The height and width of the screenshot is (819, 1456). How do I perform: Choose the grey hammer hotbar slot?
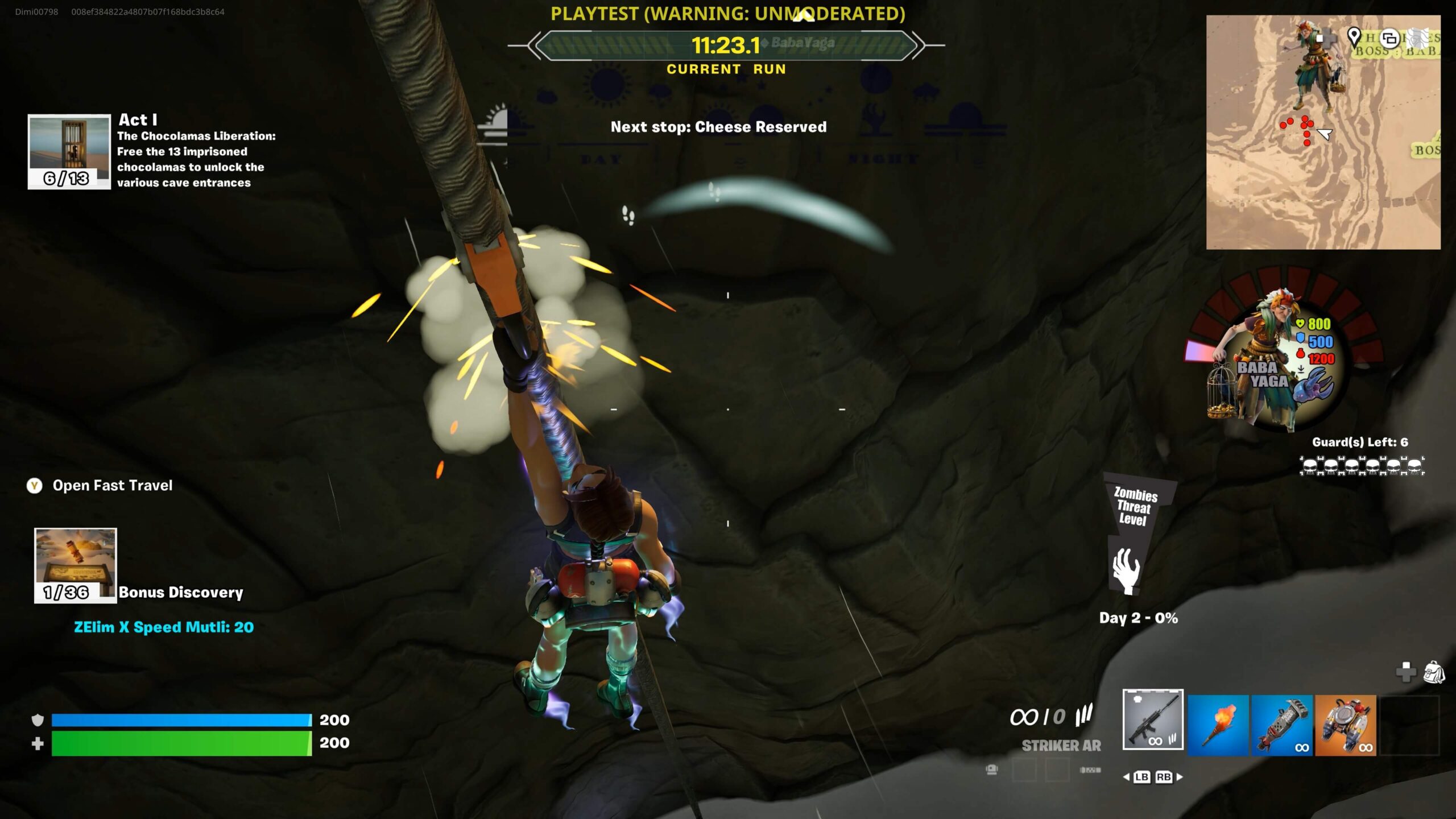point(1281,725)
